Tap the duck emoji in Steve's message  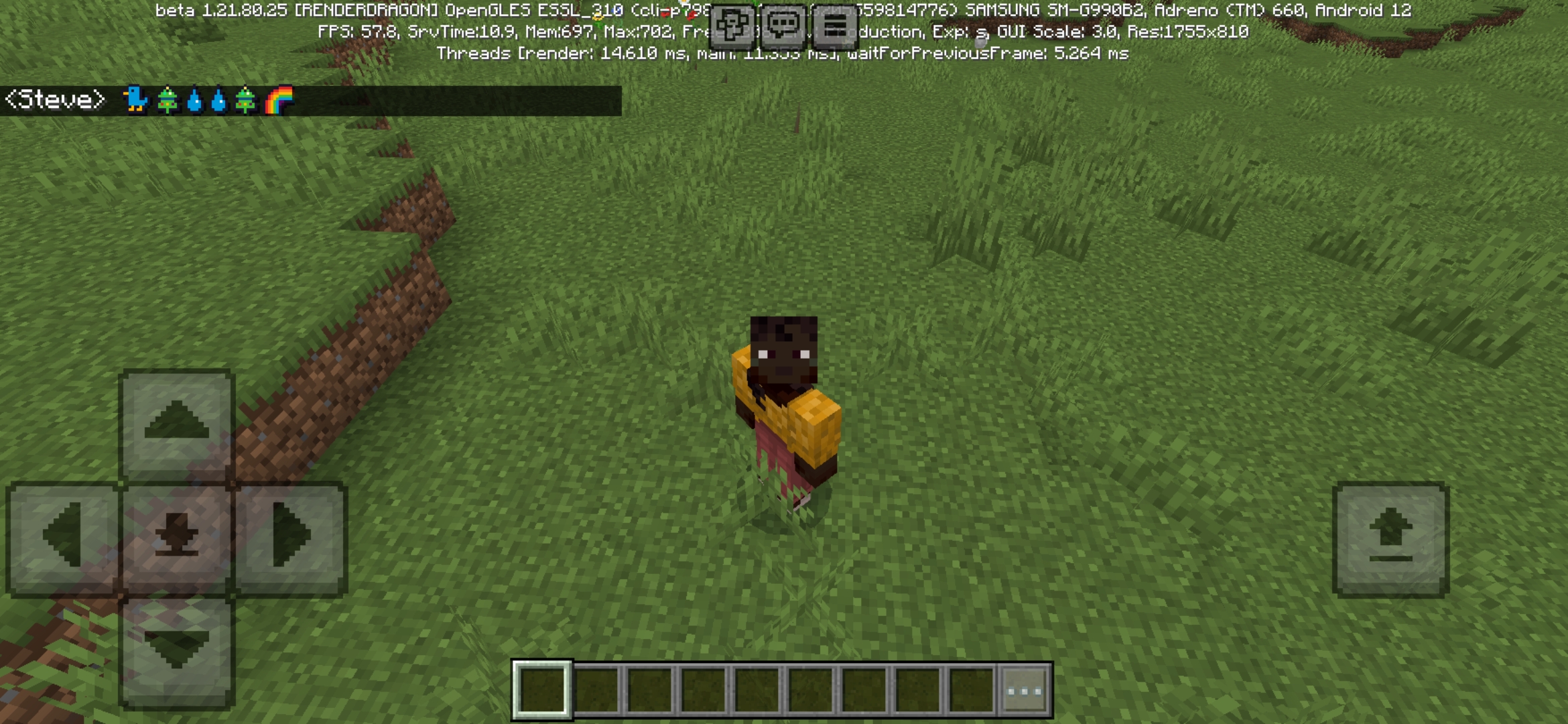point(134,99)
